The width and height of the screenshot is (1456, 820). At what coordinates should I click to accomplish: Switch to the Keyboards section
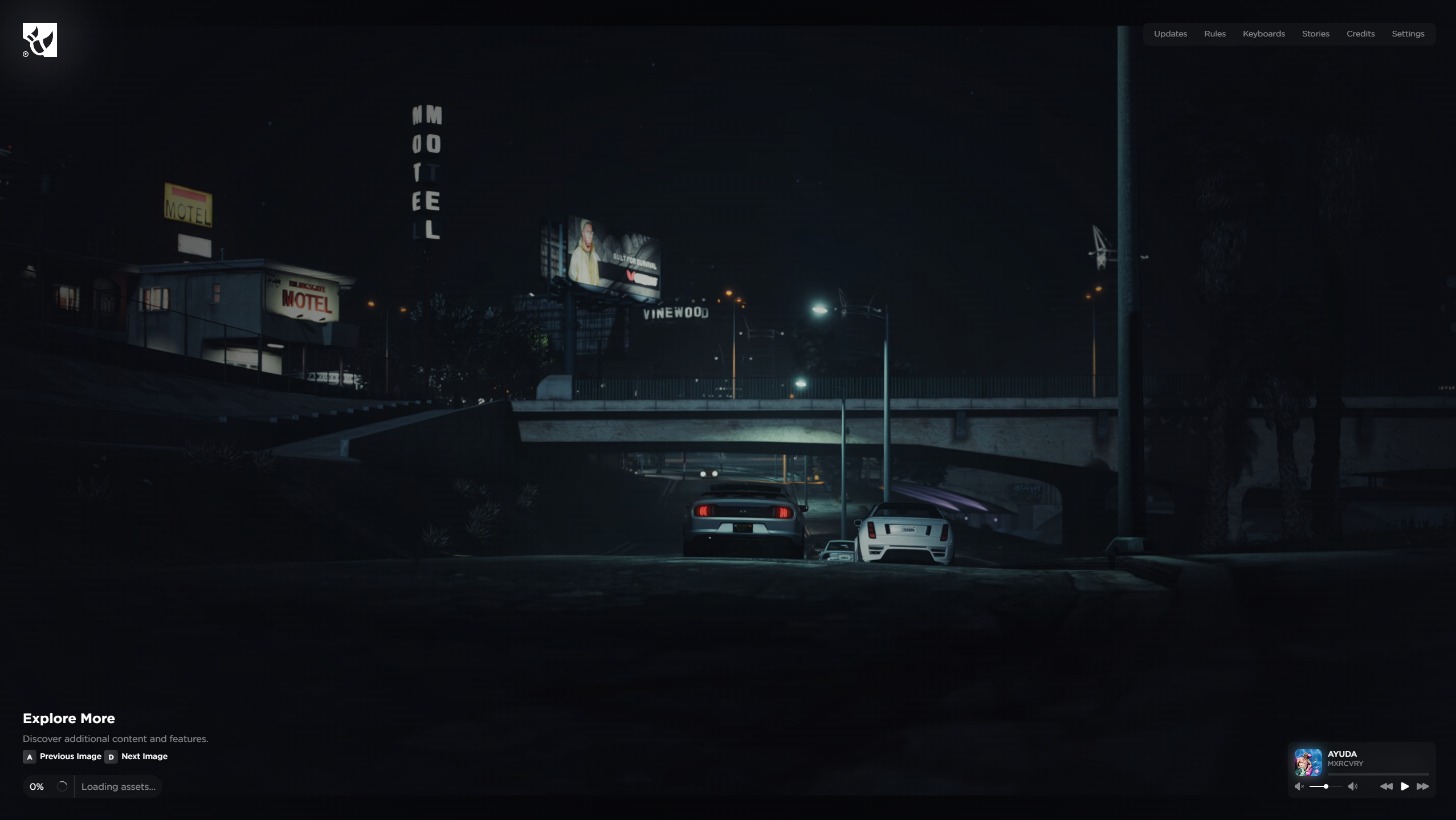pos(1263,34)
